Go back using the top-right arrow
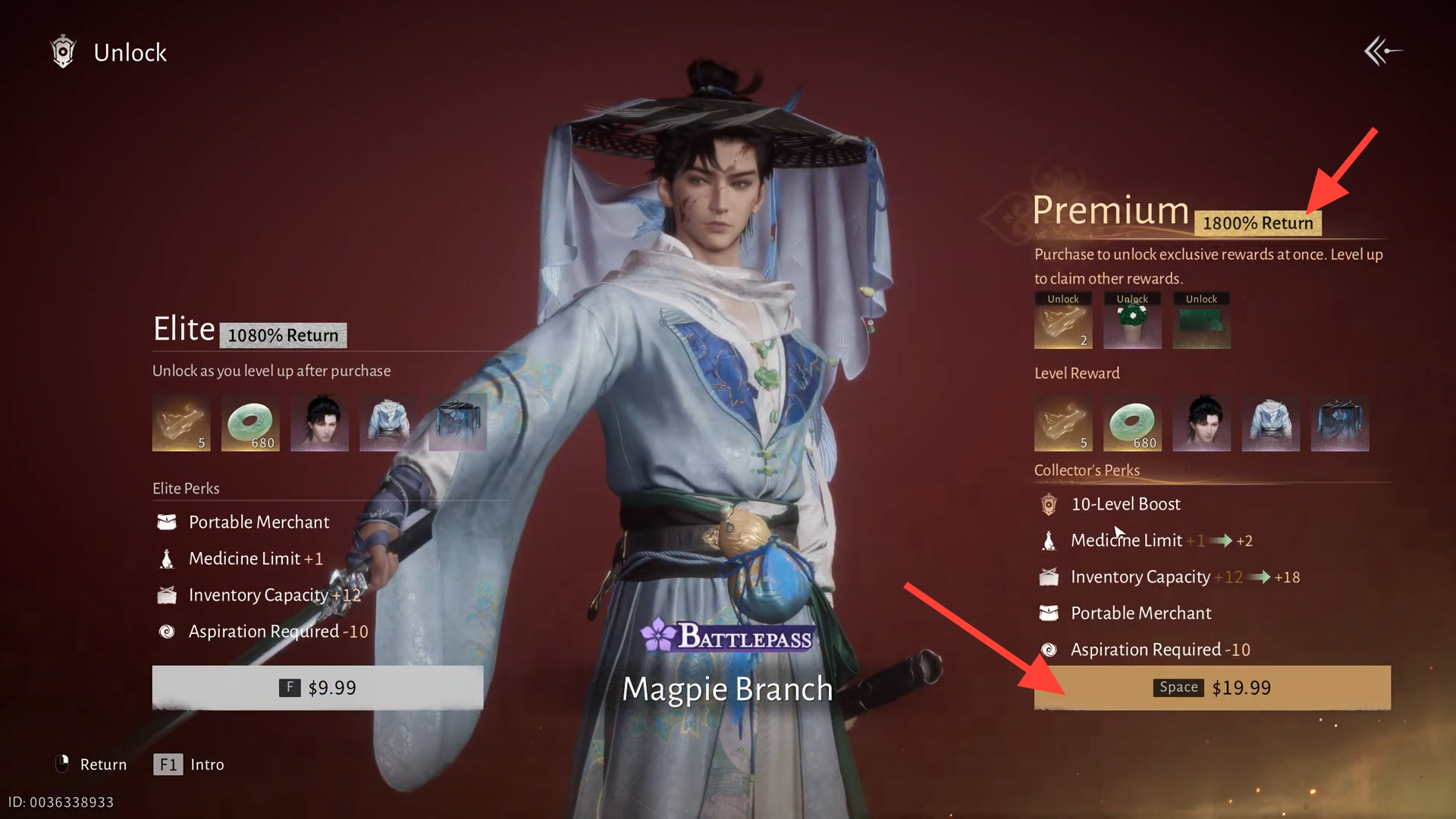This screenshot has width=1456, height=819. (1382, 52)
